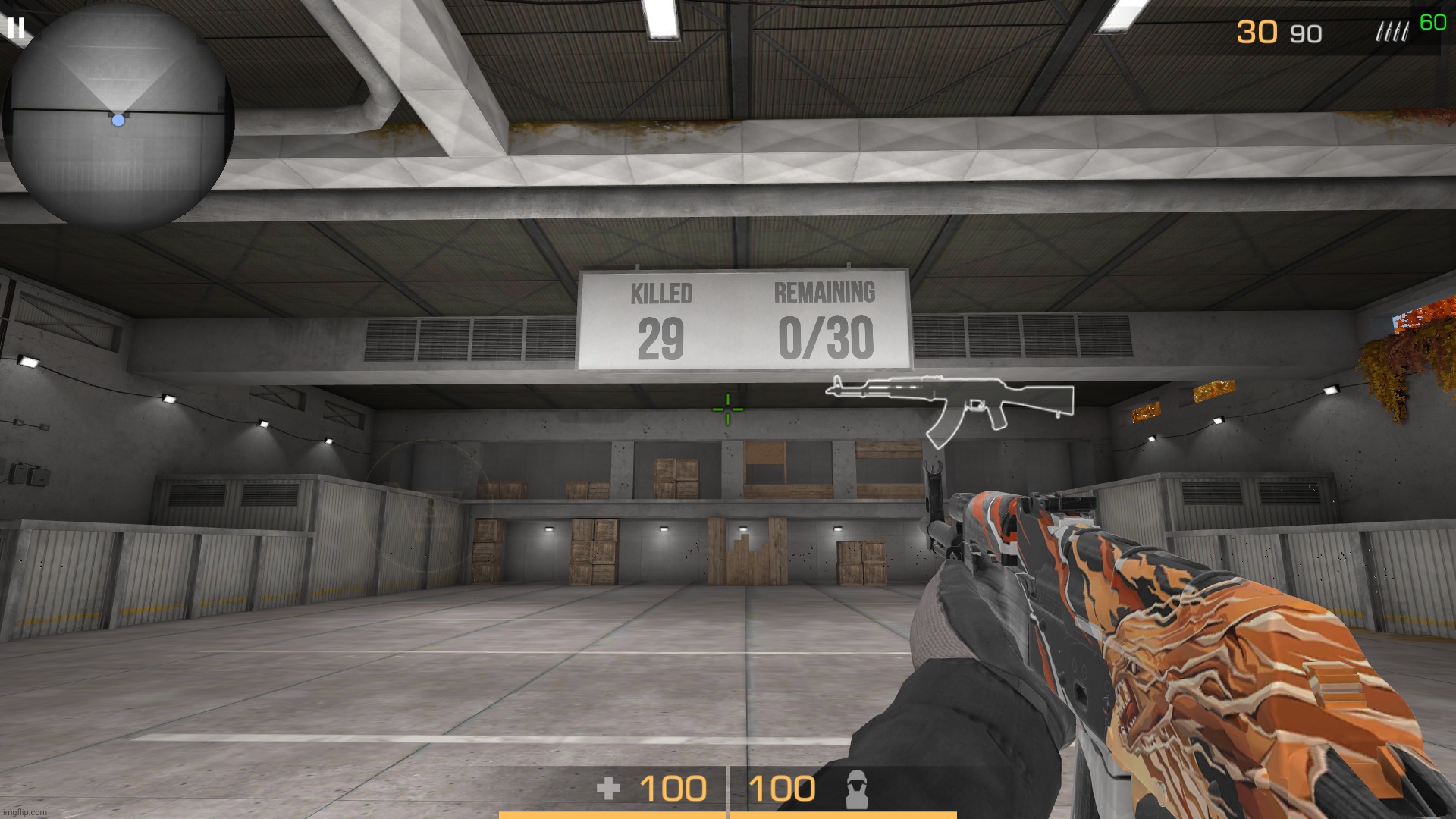Tap the KILLED counter showing 29
The height and width of the screenshot is (819, 1456).
[661, 337]
